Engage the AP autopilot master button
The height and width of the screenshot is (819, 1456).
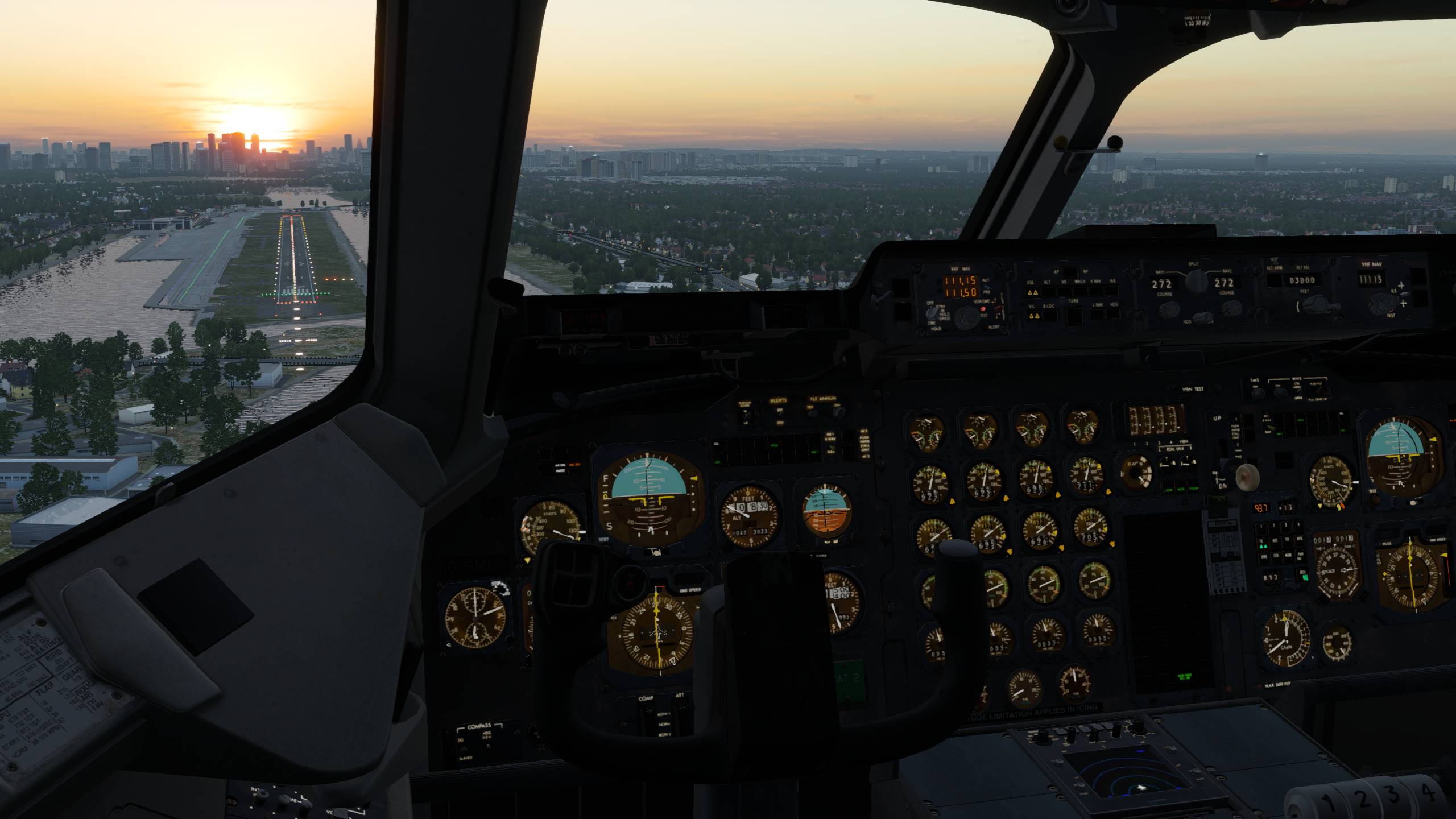click(1072, 273)
